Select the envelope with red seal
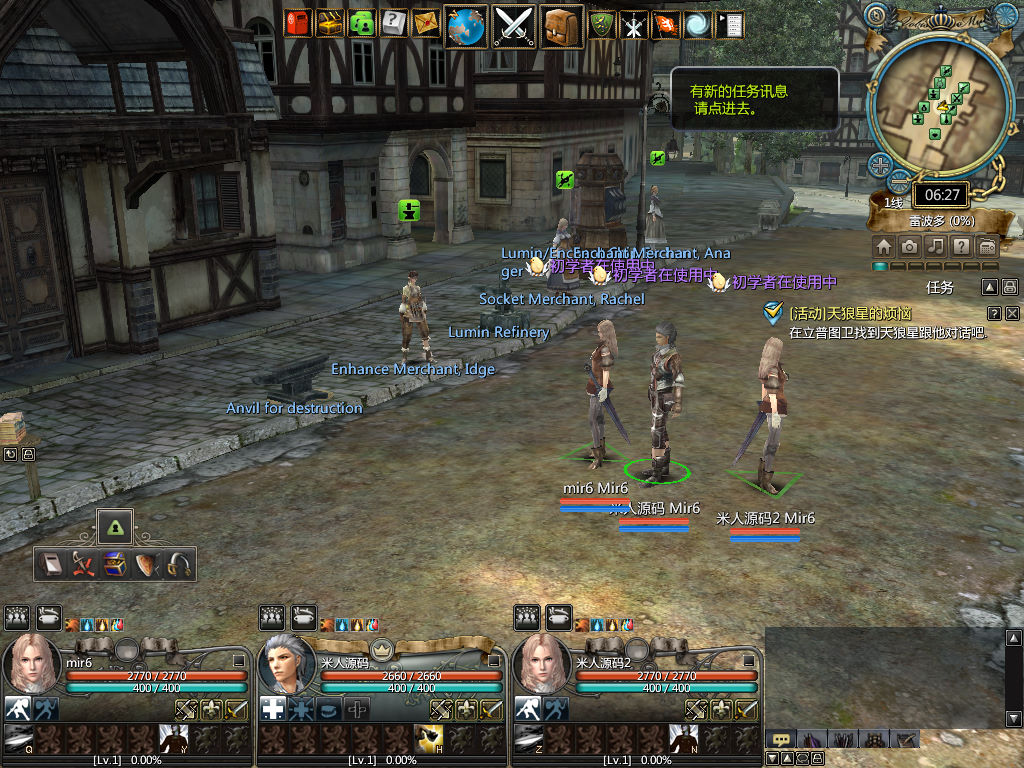 426,23
